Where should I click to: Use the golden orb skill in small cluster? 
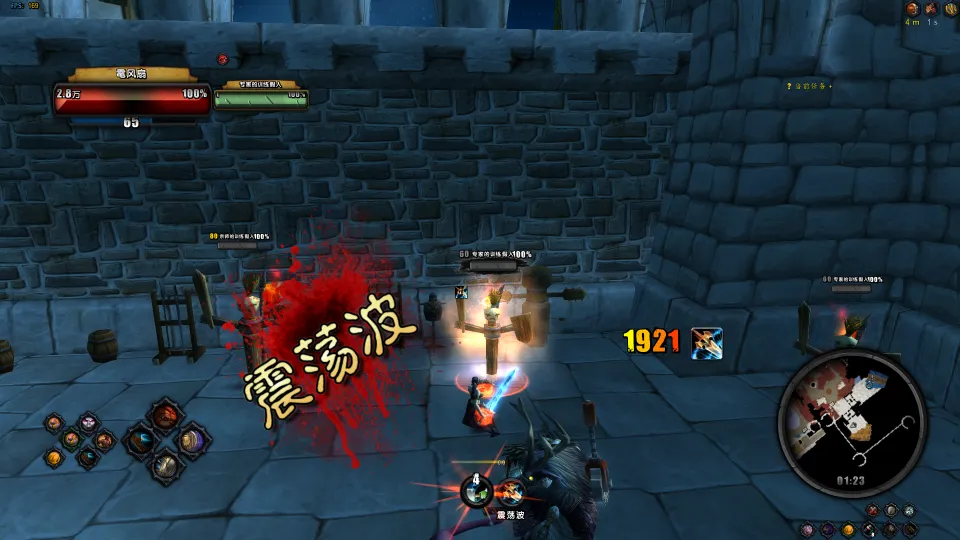[54, 458]
